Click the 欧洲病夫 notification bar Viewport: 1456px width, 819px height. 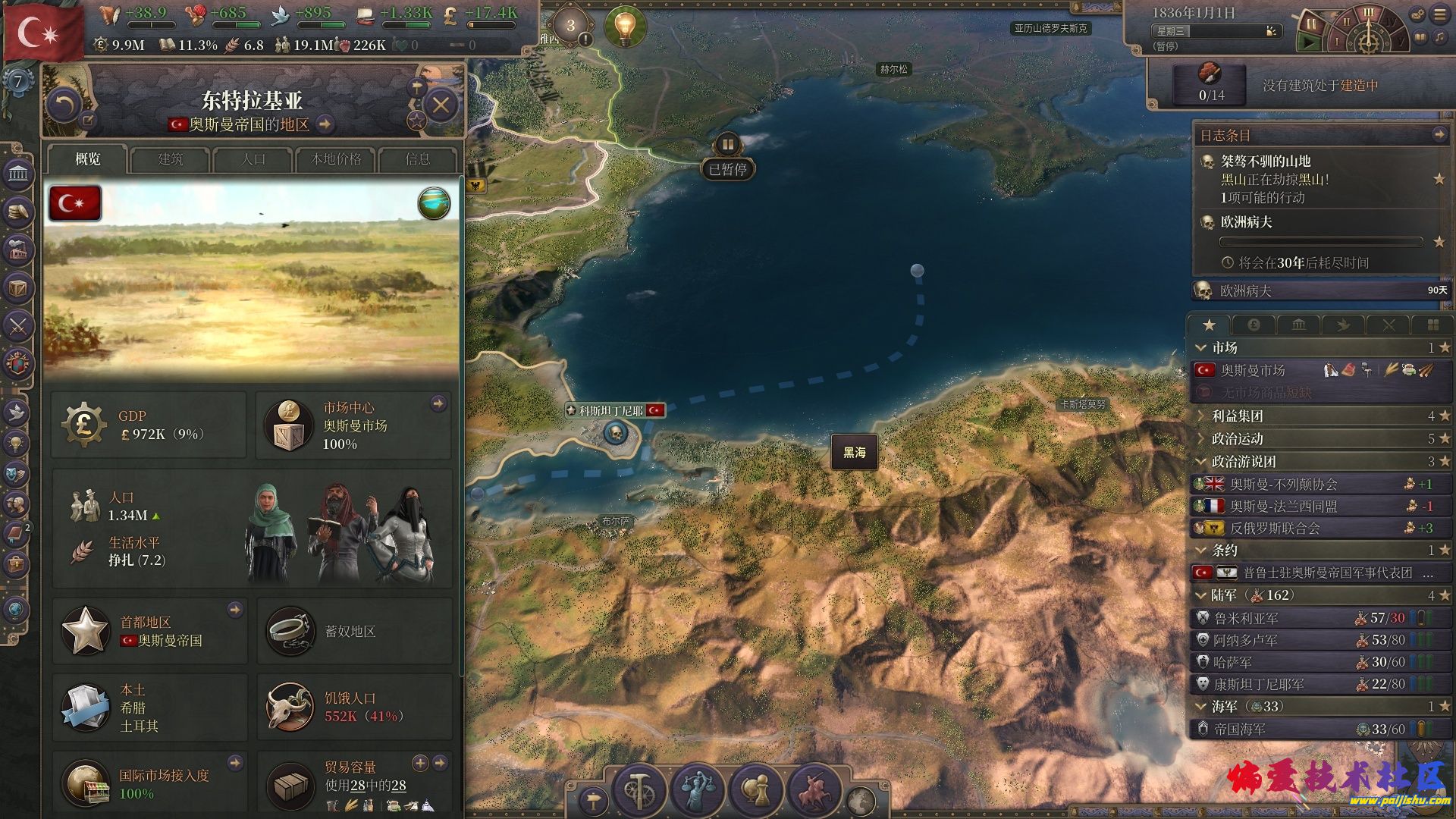pyautogui.click(x=1319, y=290)
